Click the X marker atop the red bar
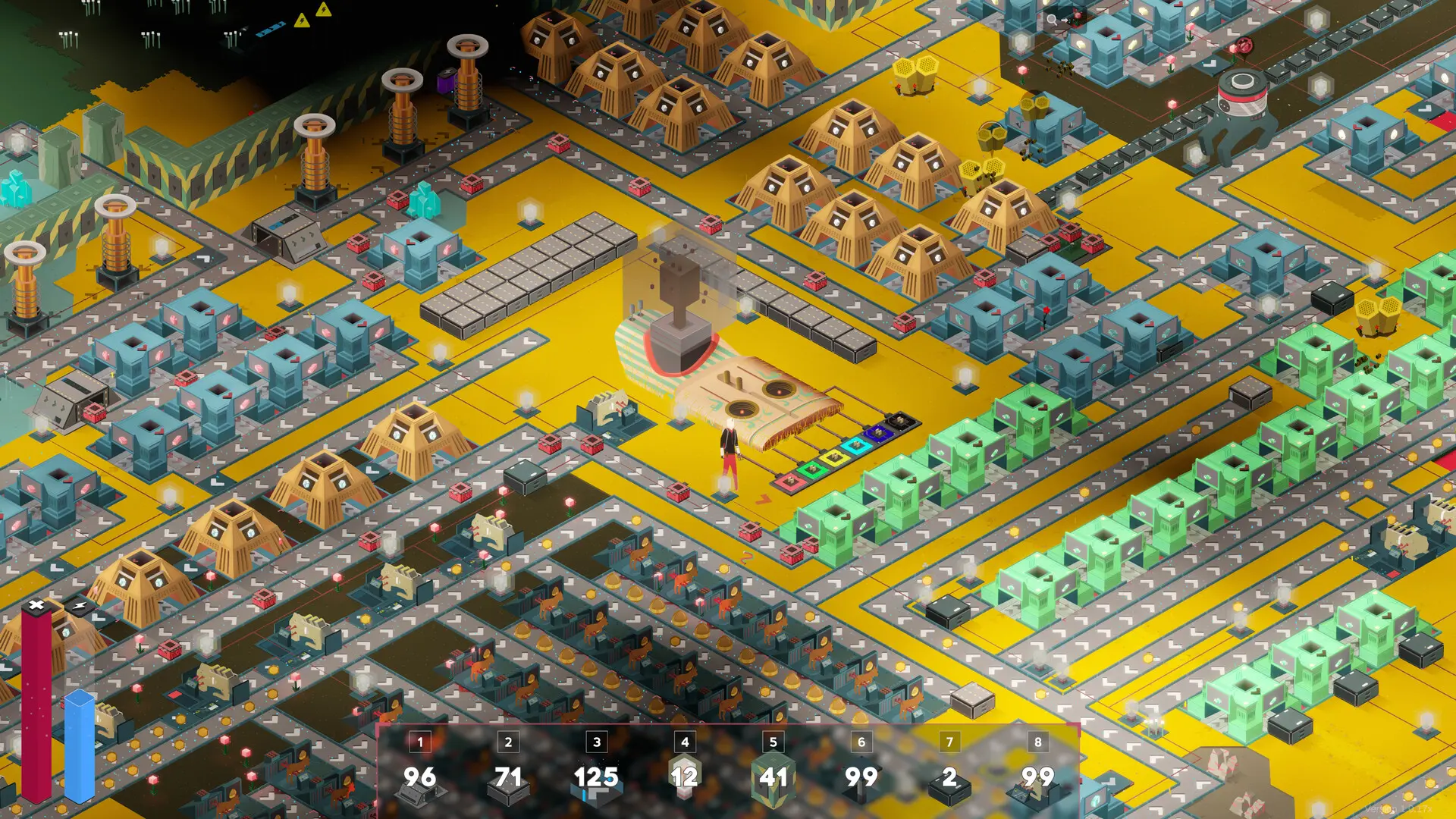Viewport: 1456px width, 819px height. pos(36,604)
